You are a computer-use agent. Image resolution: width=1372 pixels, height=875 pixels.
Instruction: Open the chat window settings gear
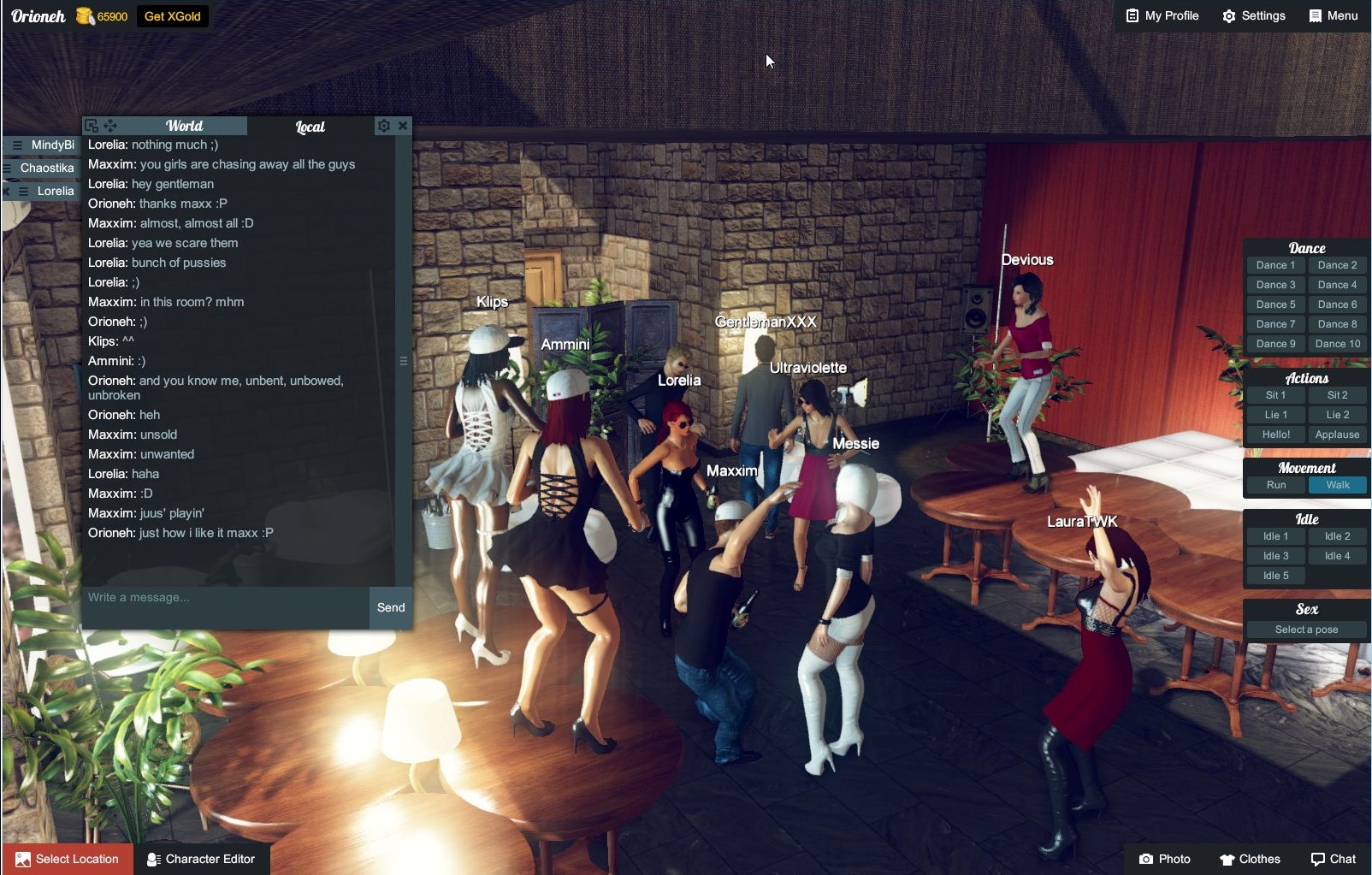pyautogui.click(x=384, y=125)
